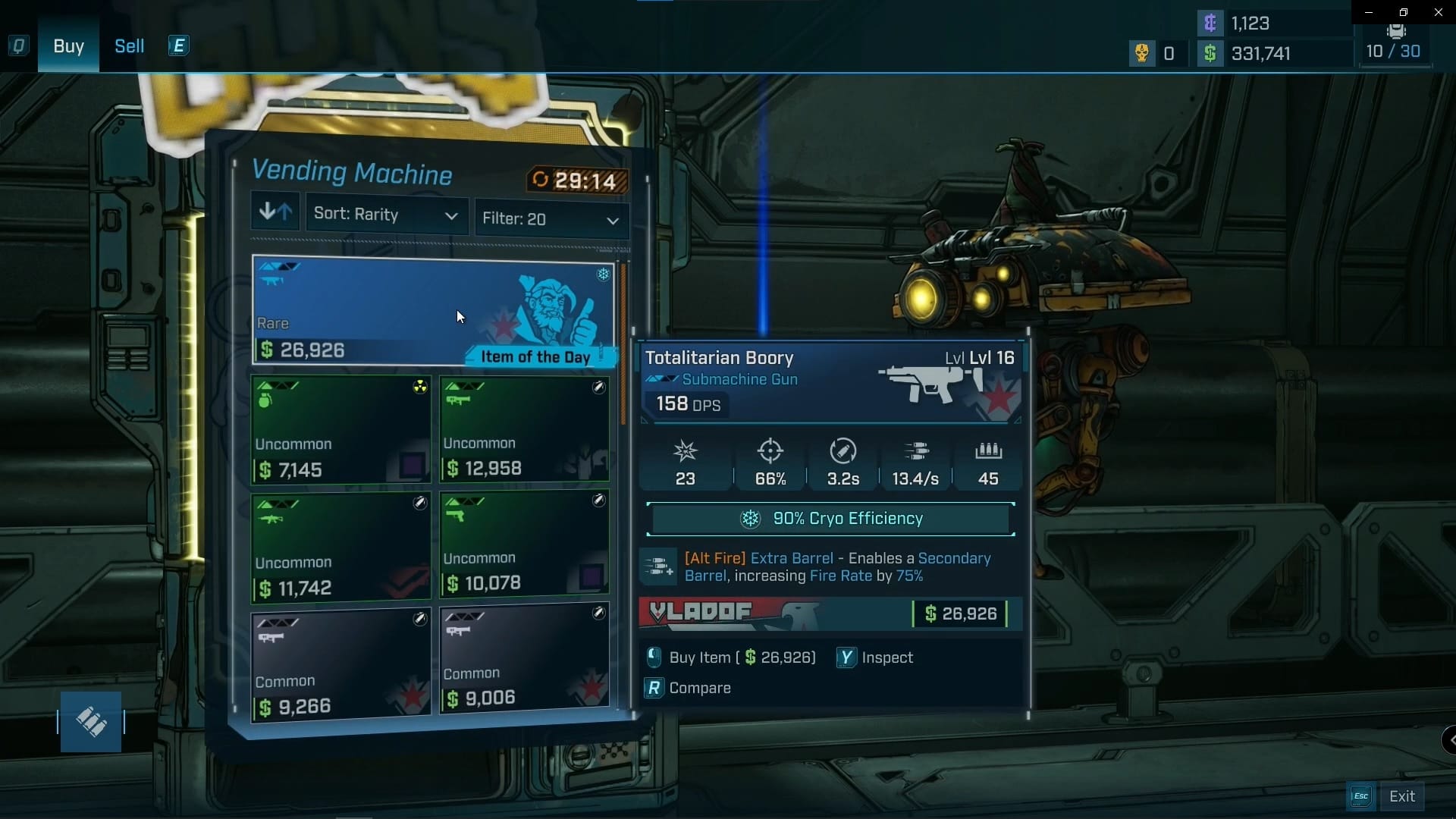Switch to the Sell tab
Screen dimensions: 1456x819
point(129,46)
